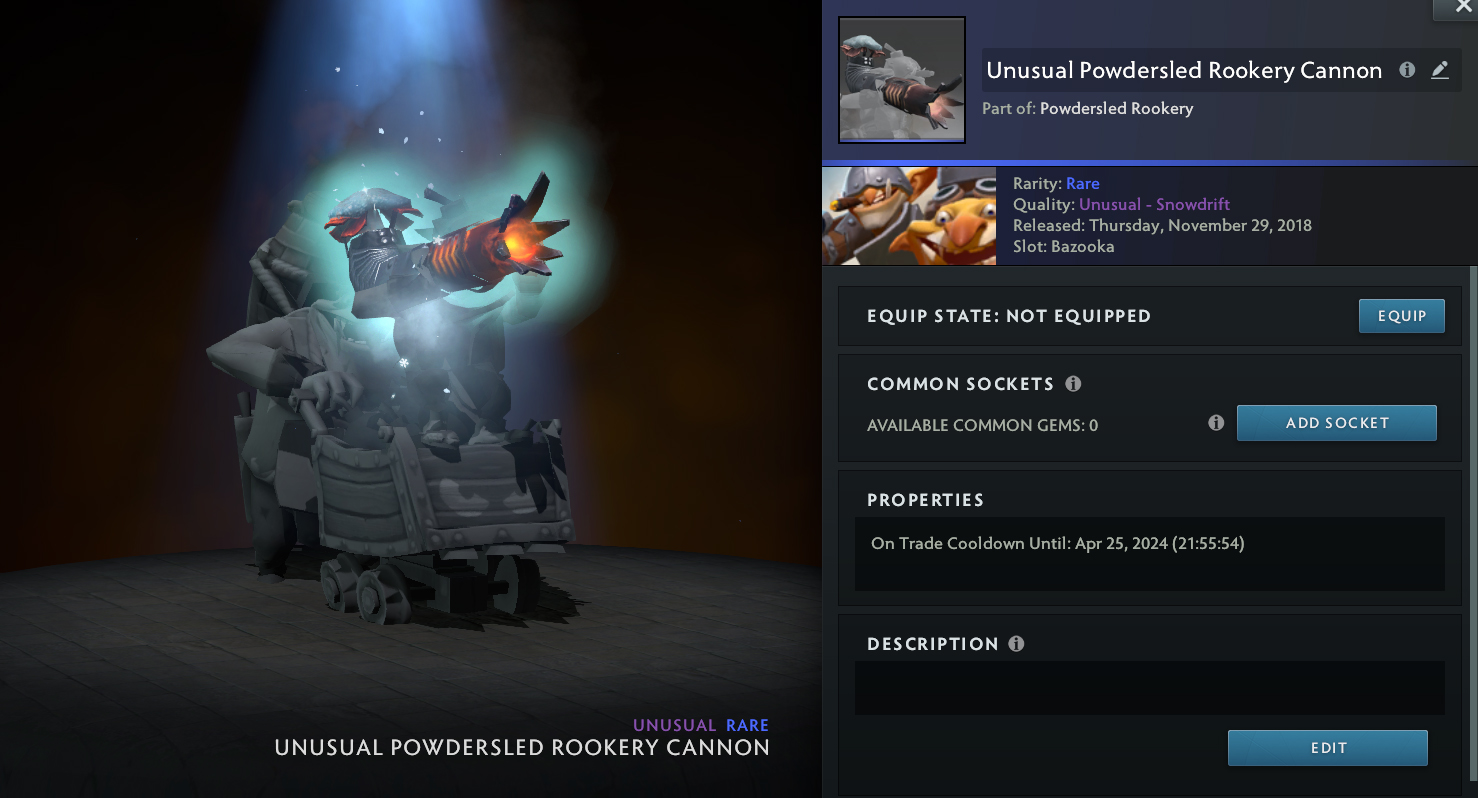
Task: Rename item using the pencil icon
Action: (1439, 70)
